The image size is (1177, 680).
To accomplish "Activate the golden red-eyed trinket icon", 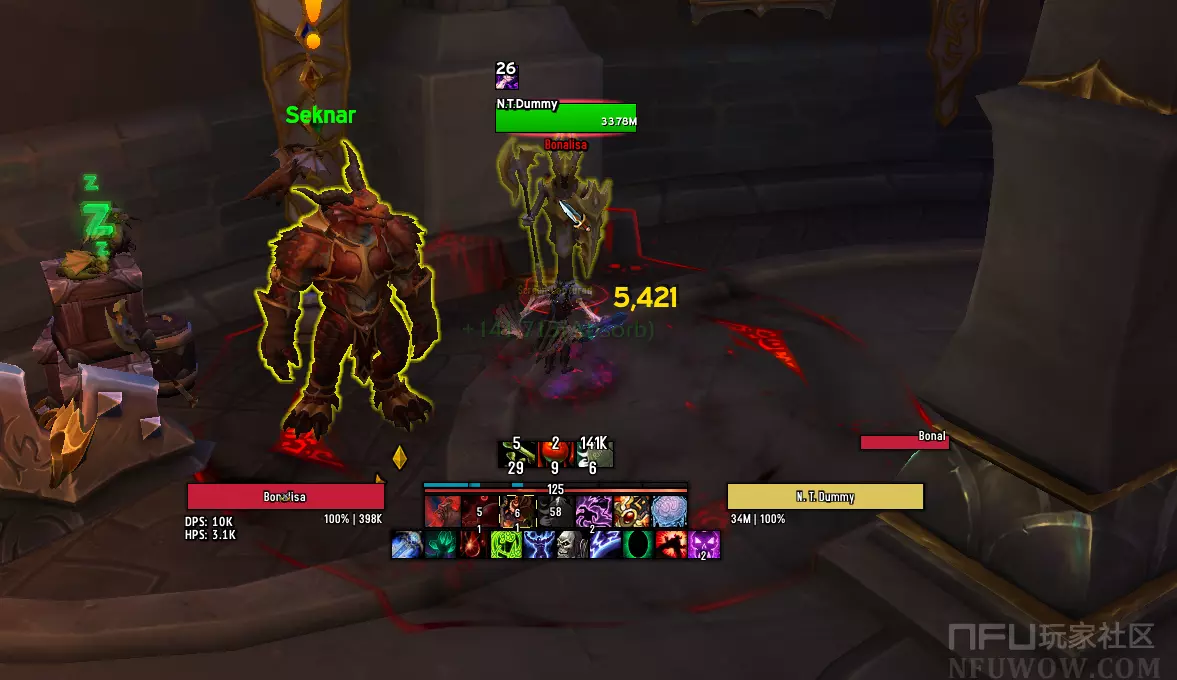I will (x=631, y=511).
